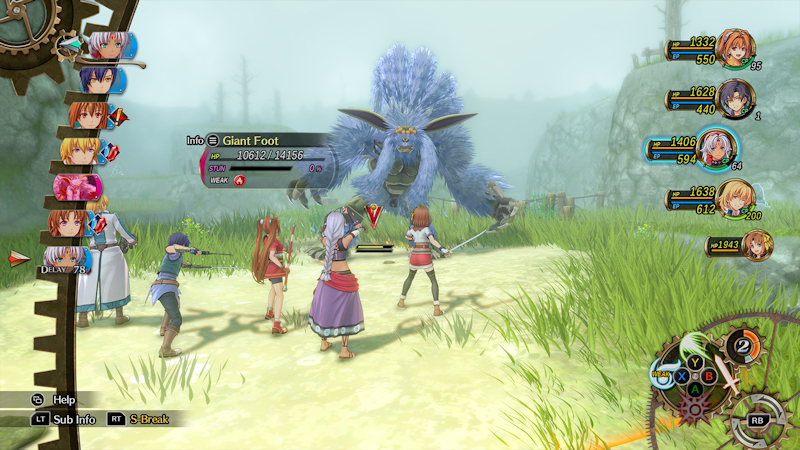
Task: Select the guest portrait with 1943 HP
Action: 757,244
